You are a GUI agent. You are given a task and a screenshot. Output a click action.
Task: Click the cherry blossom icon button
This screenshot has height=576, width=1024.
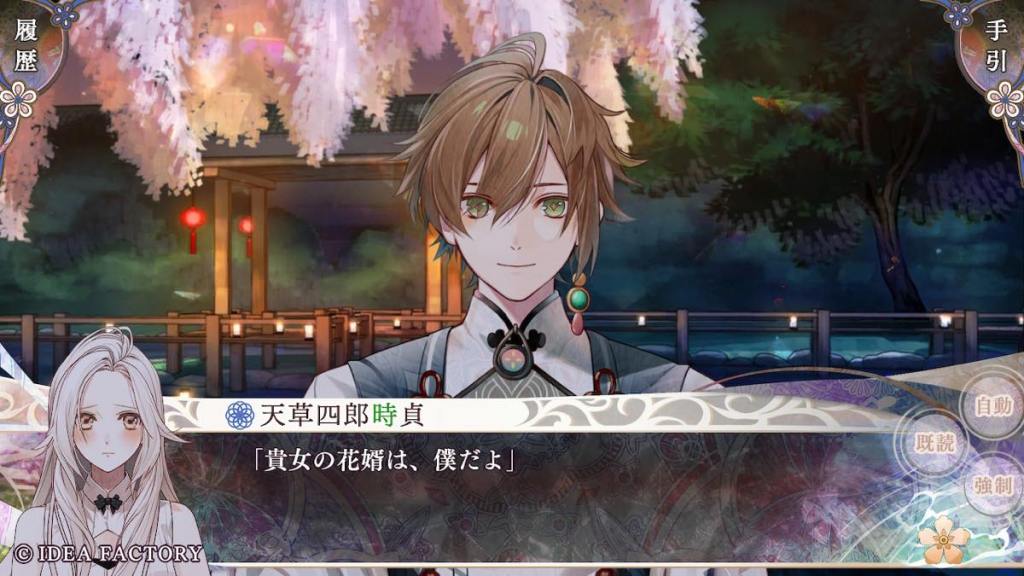(x=944, y=541)
